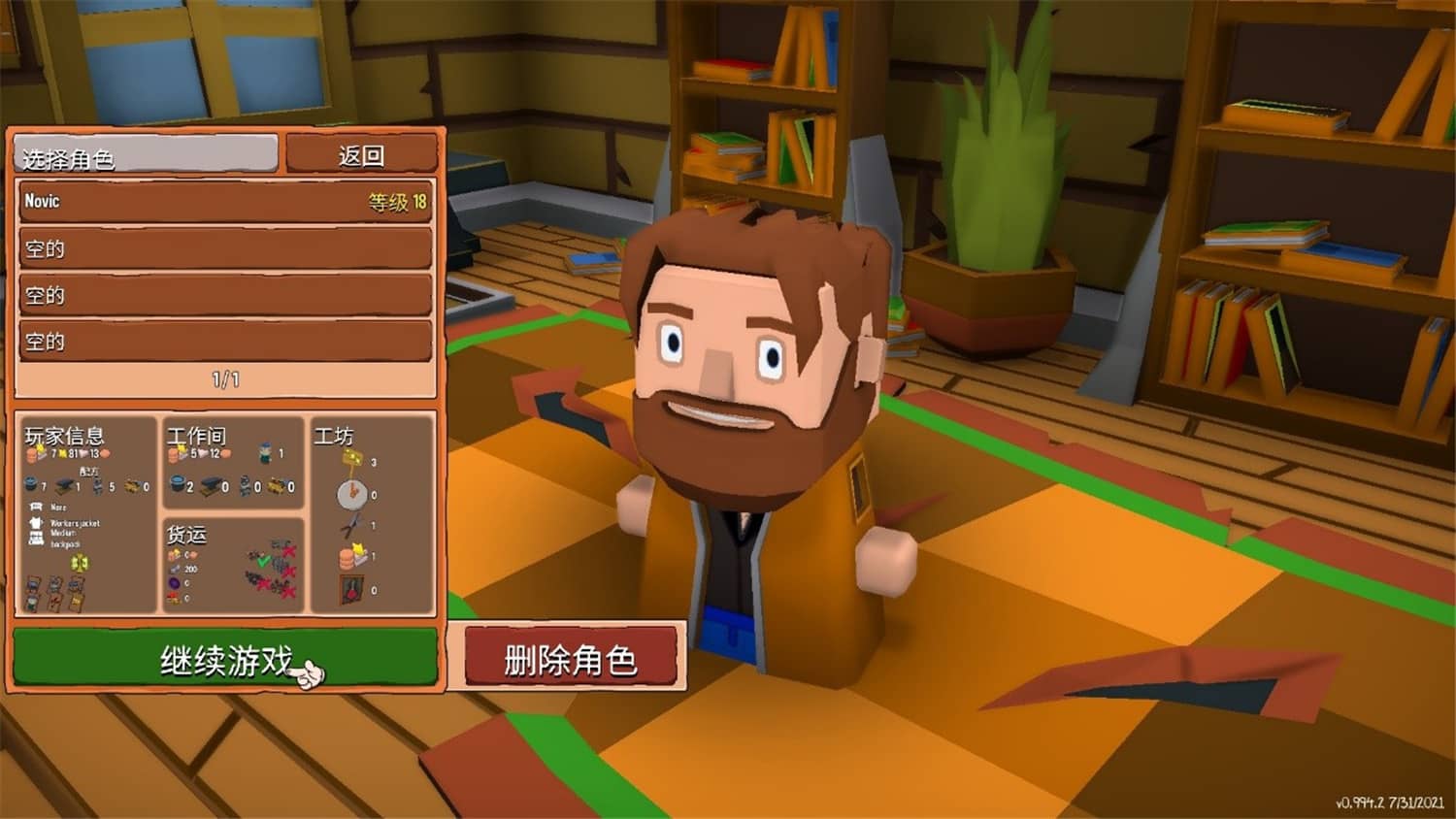Viewport: 1456px width, 819px height.
Task: Select the scissors icon in the 工坊 panel
Action: 351,524
